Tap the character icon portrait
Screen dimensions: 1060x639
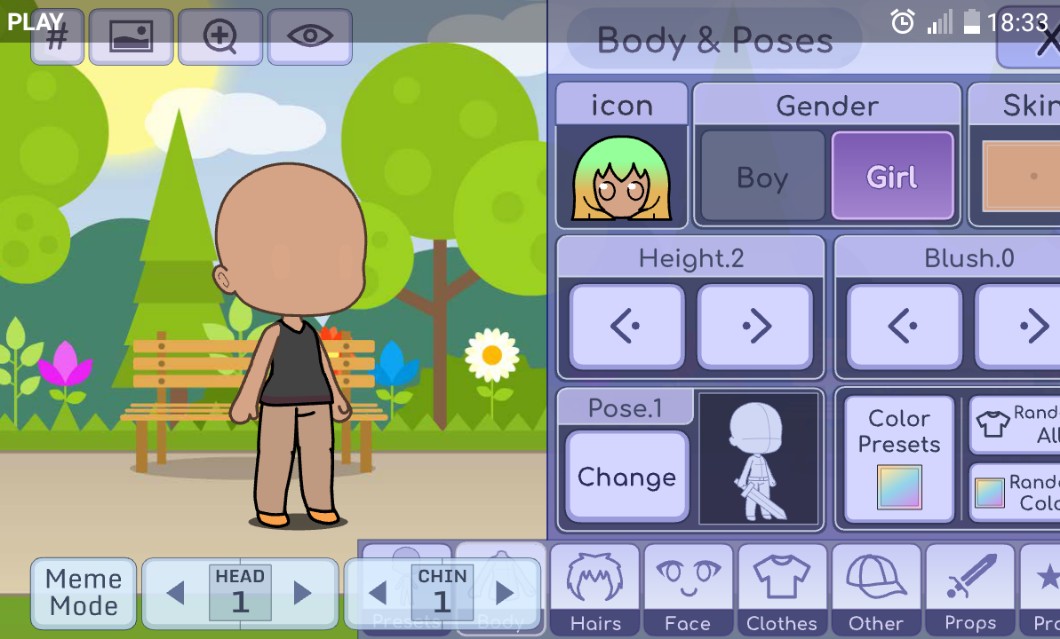click(x=621, y=177)
